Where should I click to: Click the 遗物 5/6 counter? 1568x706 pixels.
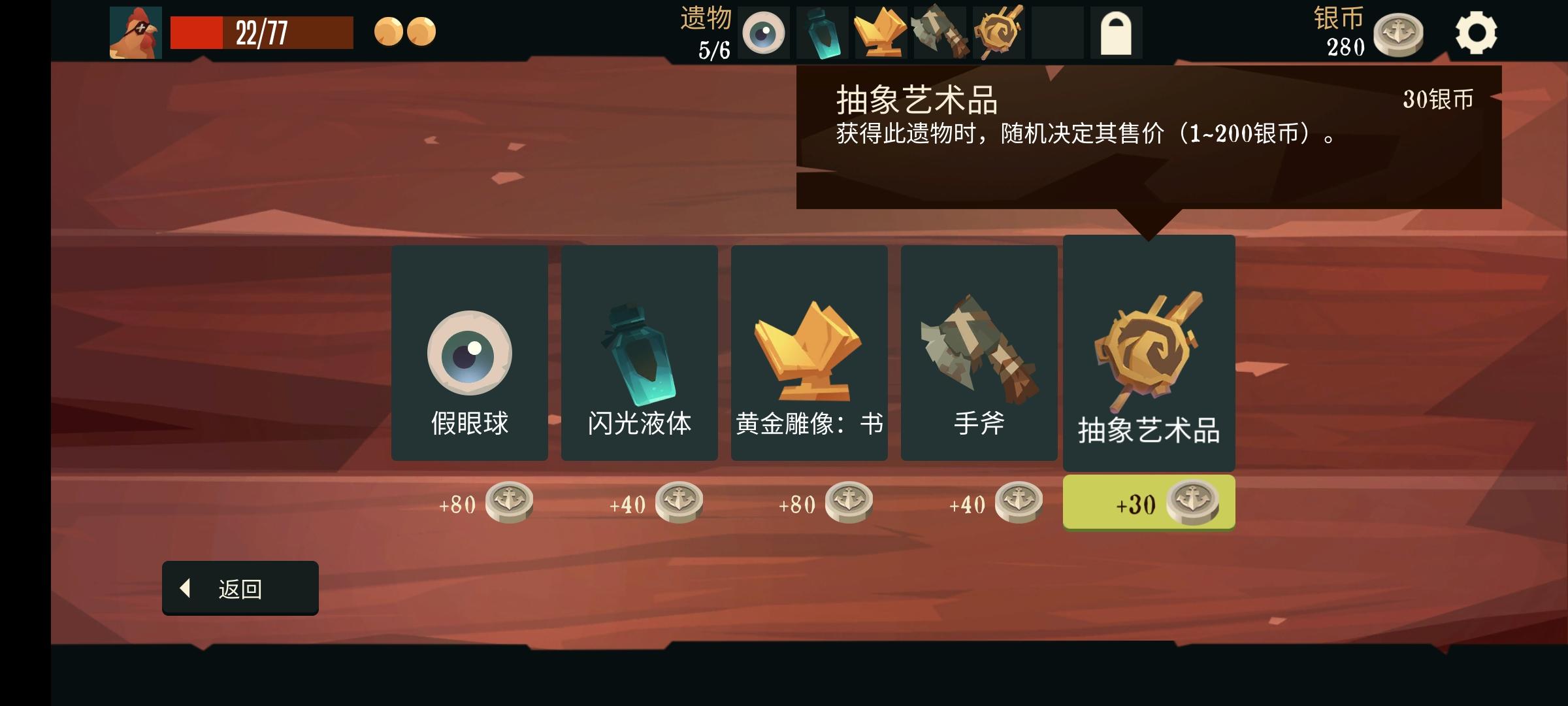coord(704,31)
